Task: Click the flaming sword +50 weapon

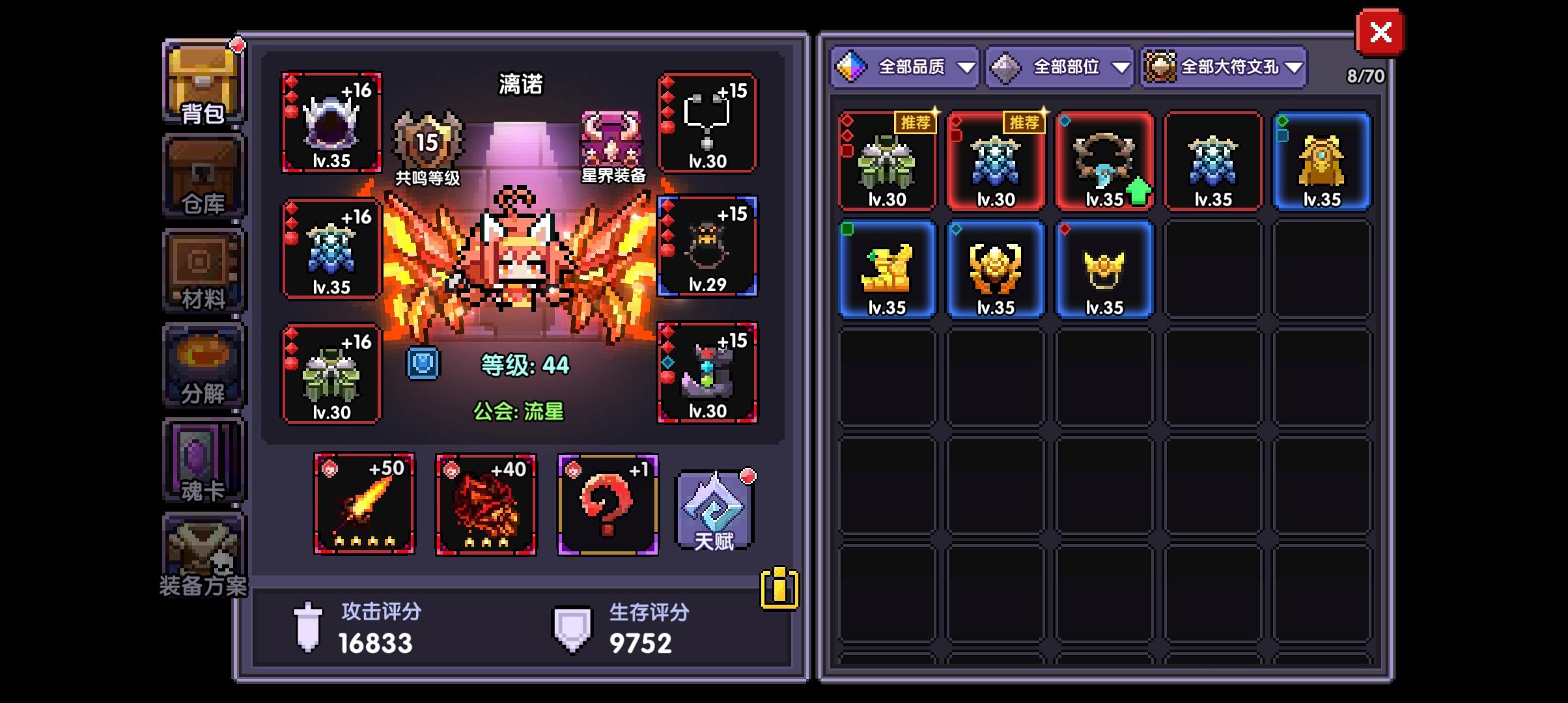Action: (363, 504)
